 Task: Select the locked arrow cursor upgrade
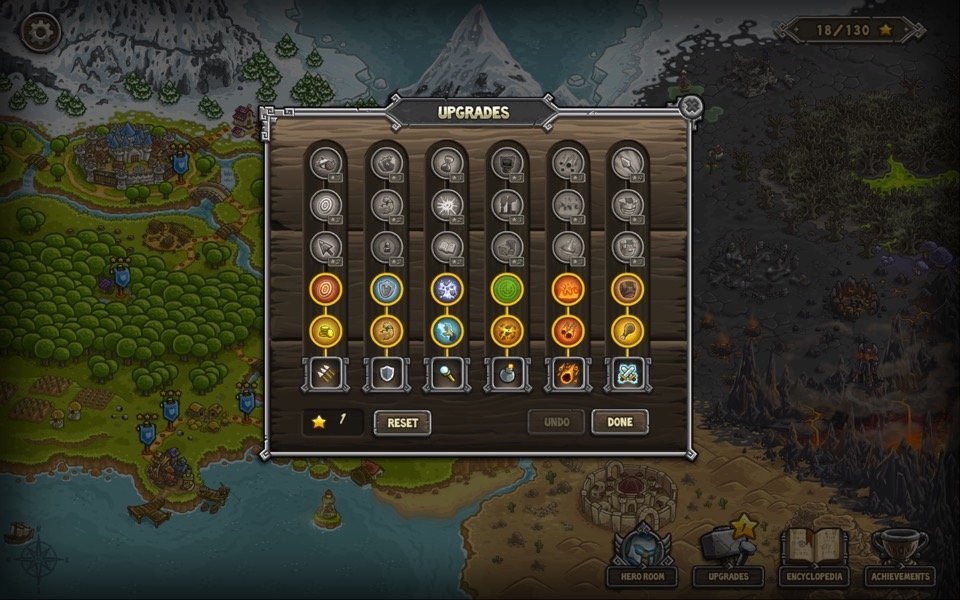click(326, 246)
